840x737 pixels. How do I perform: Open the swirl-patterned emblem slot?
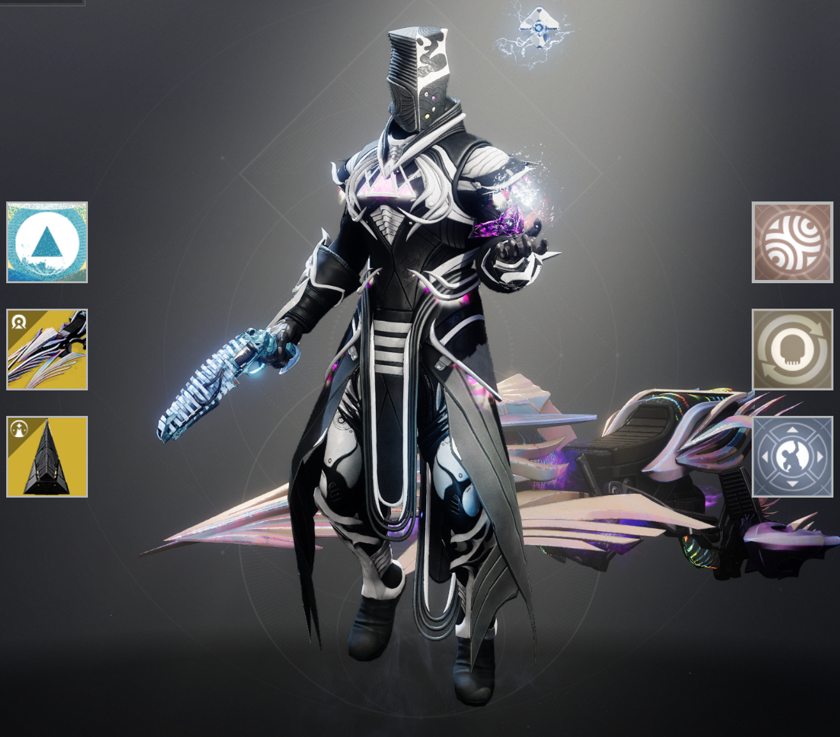pyautogui.click(x=792, y=242)
